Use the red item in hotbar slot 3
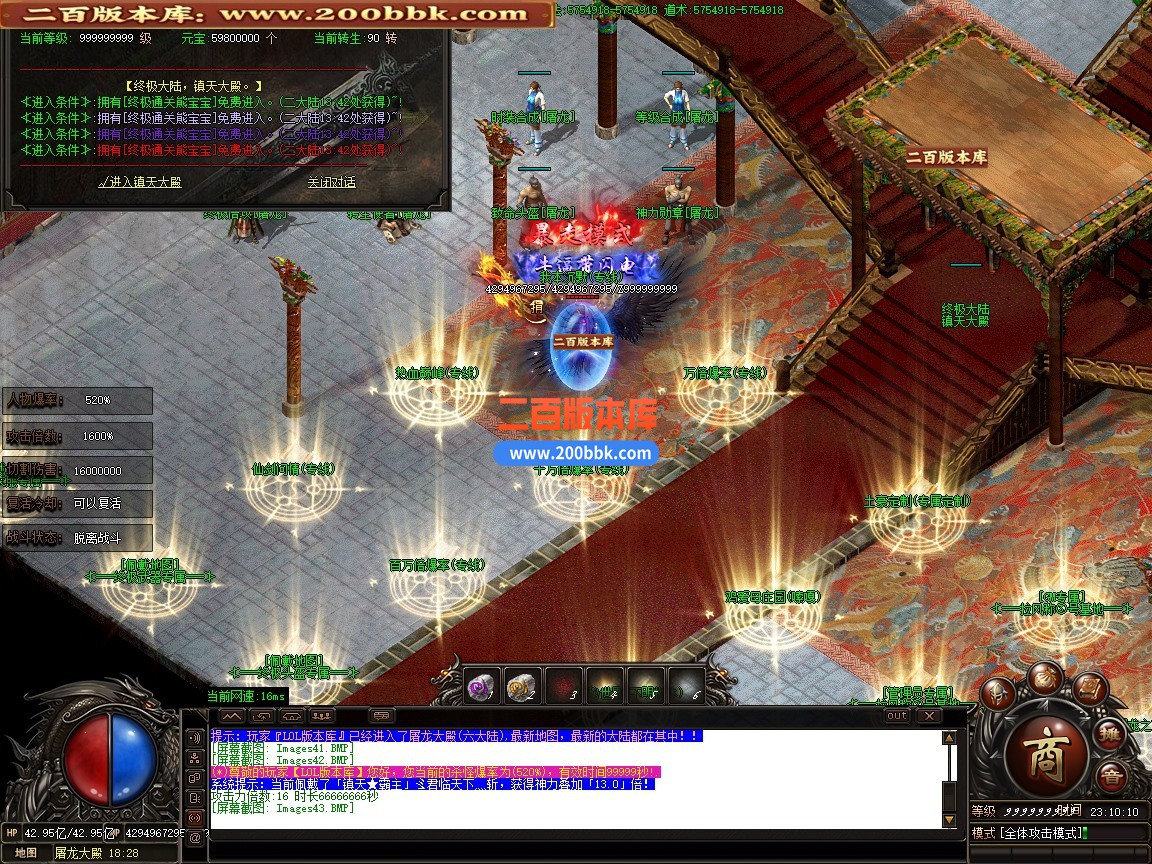 click(x=563, y=684)
